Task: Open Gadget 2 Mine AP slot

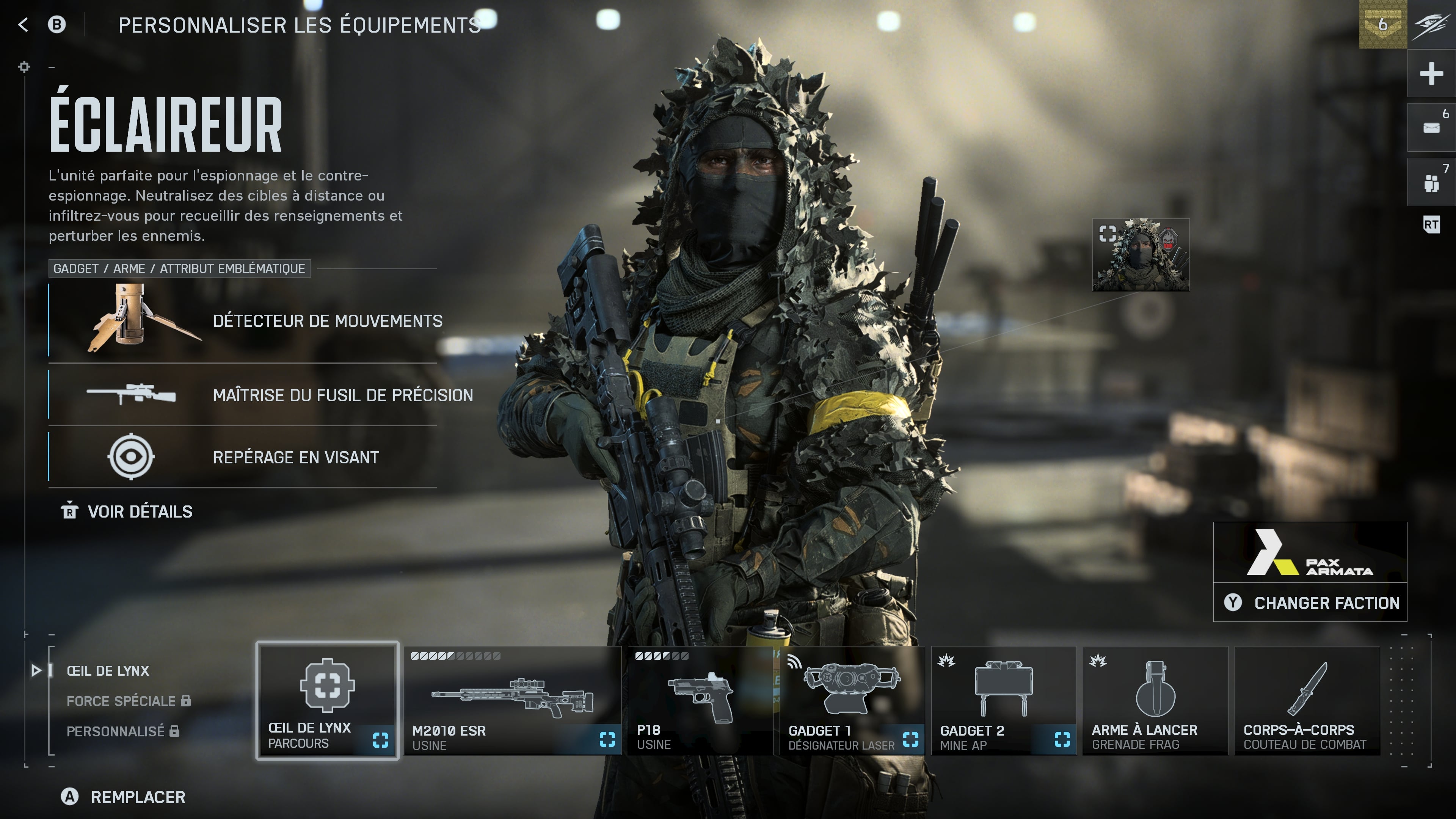Action: 1003,700
